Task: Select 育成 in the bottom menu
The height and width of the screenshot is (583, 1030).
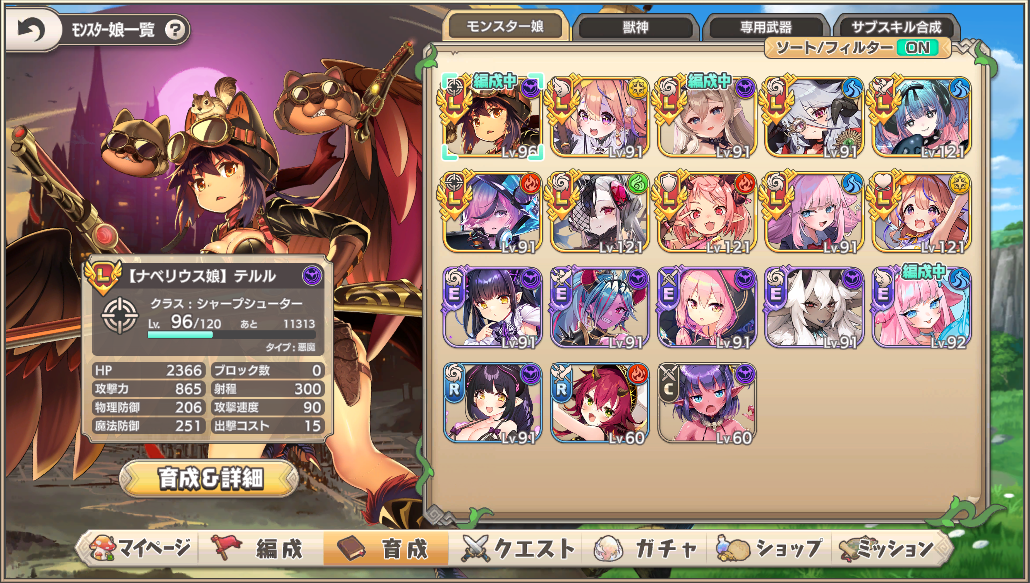Action: tap(386, 548)
